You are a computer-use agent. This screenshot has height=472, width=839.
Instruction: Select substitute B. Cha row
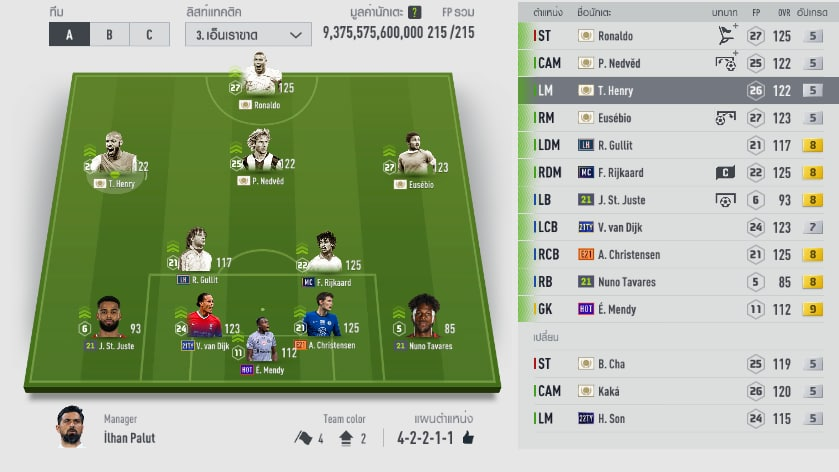(x=678, y=364)
